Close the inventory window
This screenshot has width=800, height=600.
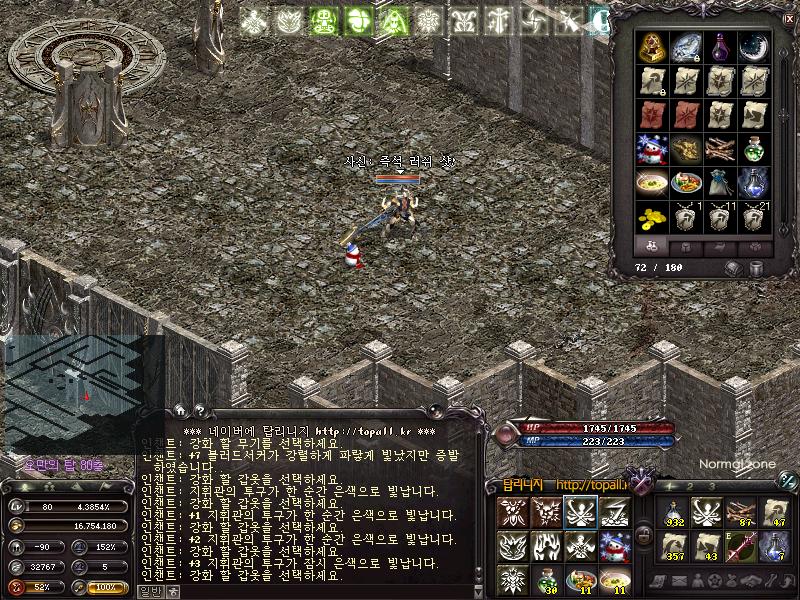click(788, 18)
